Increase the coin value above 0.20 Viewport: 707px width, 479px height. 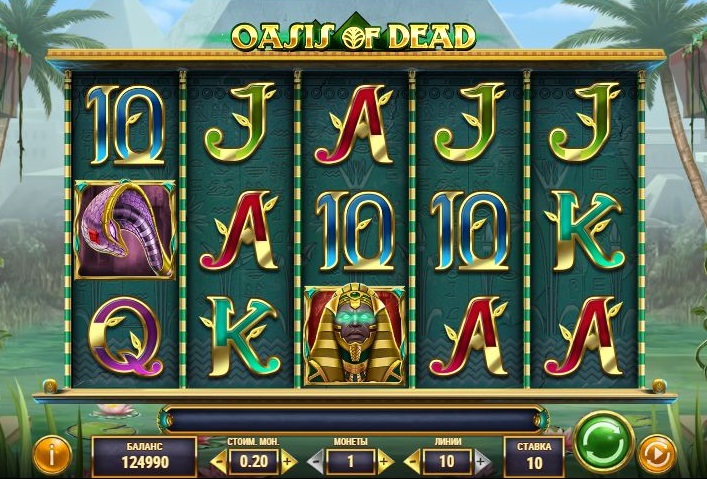coord(288,462)
